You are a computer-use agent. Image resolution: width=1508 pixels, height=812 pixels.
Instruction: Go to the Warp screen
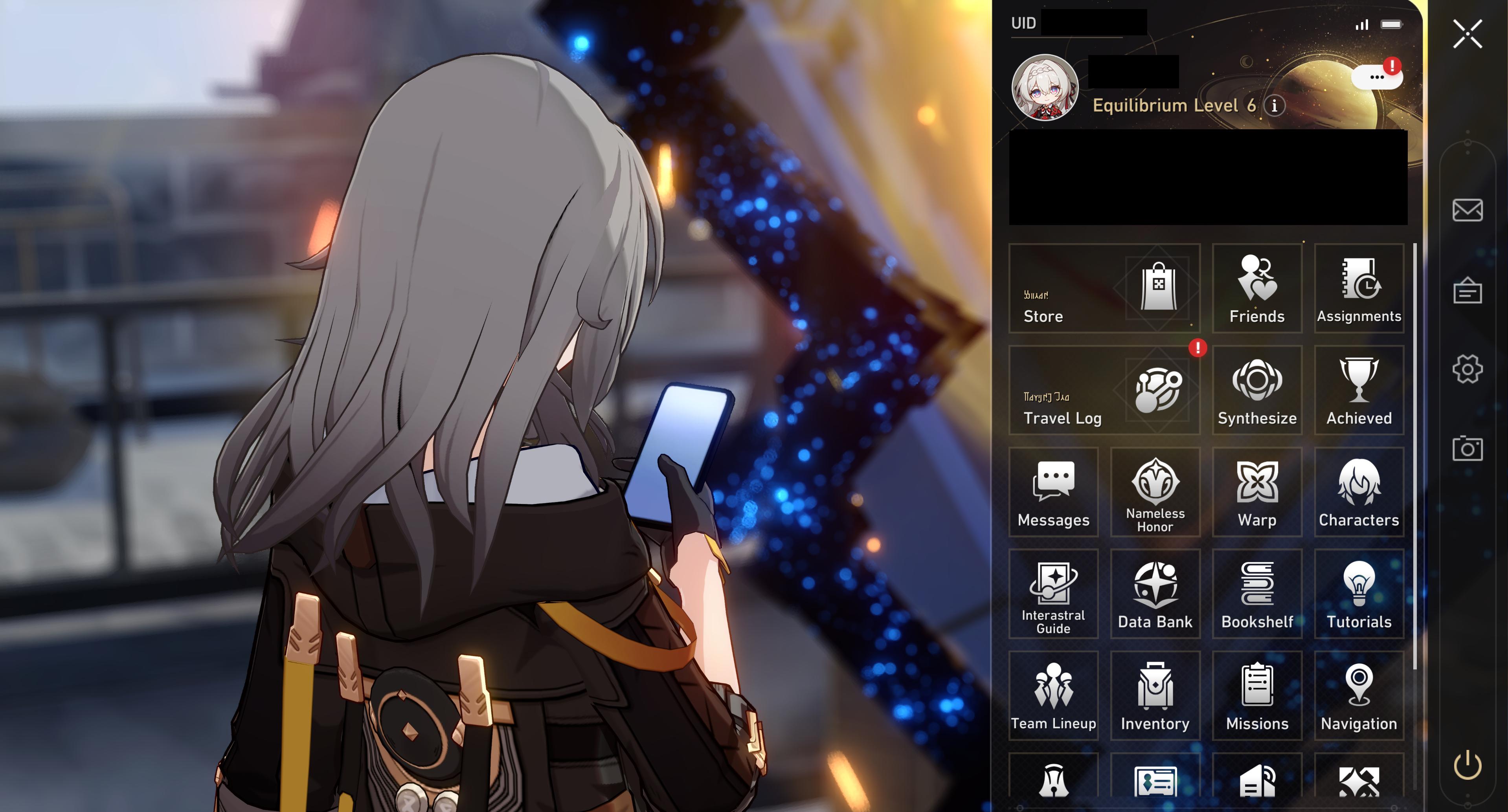1257,493
